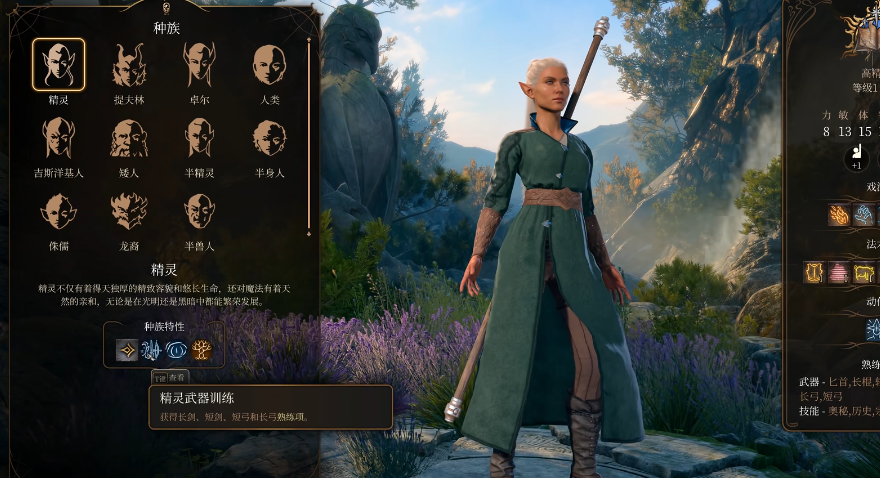The height and width of the screenshot is (478, 880).
Task: Click the Elven Weapon Training trait icon
Action: coord(127,350)
